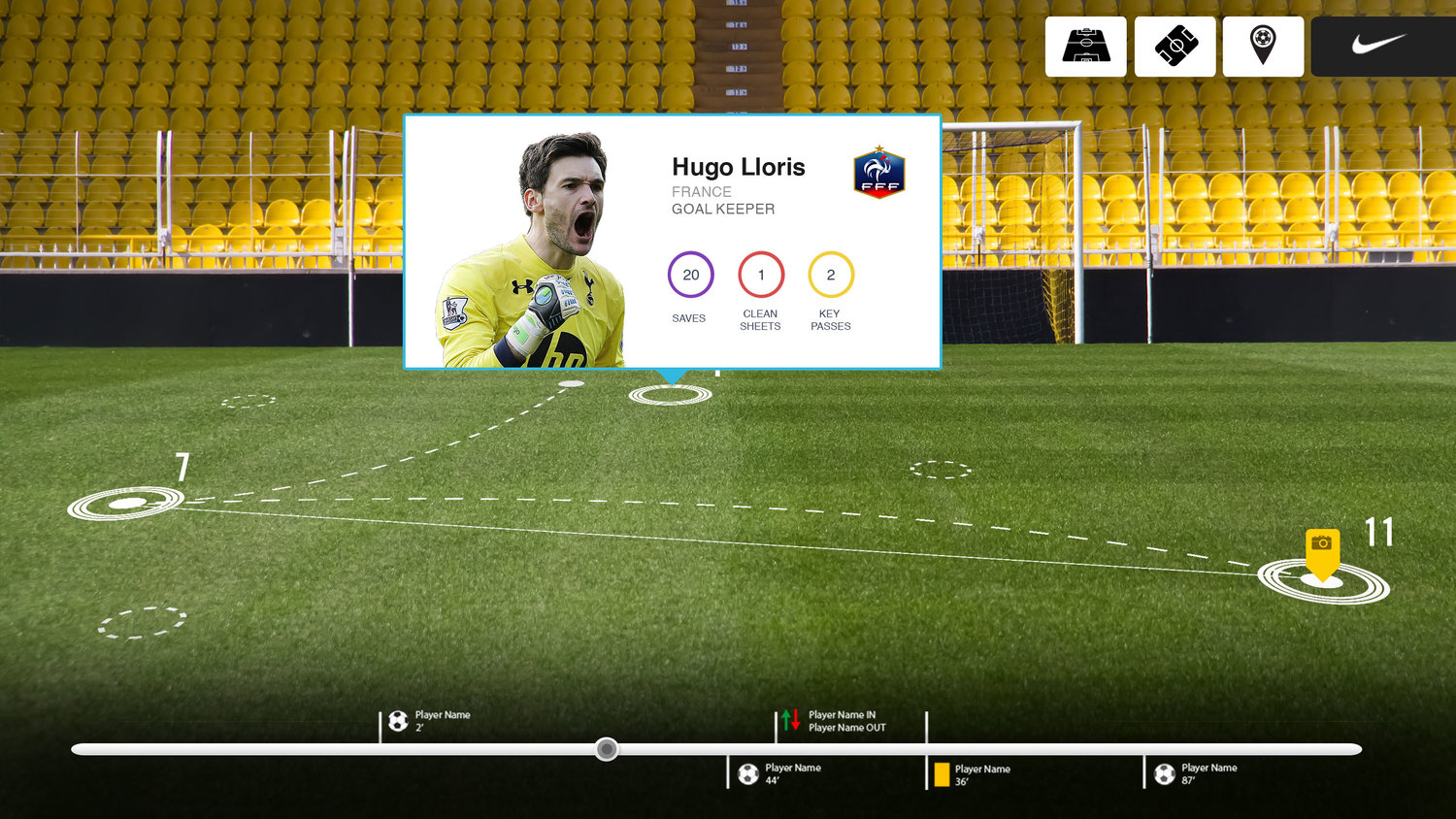Select the 20 Saves stat circle
The width and height of the screenshot is (1456, 819).
click(x=690, y=275)
